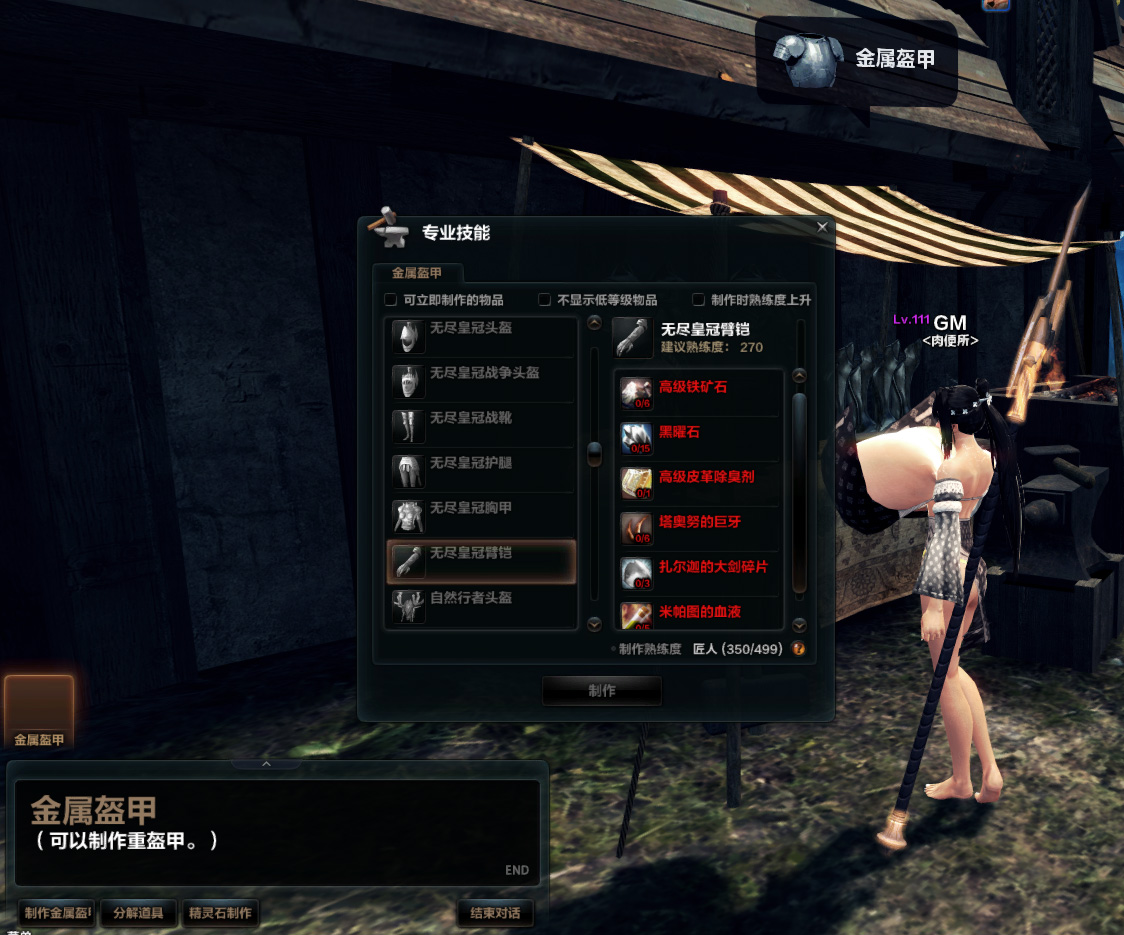Expand the dialogue panel arrow
Viewport: 1124px width, 935px height.
tap(266, 764)
